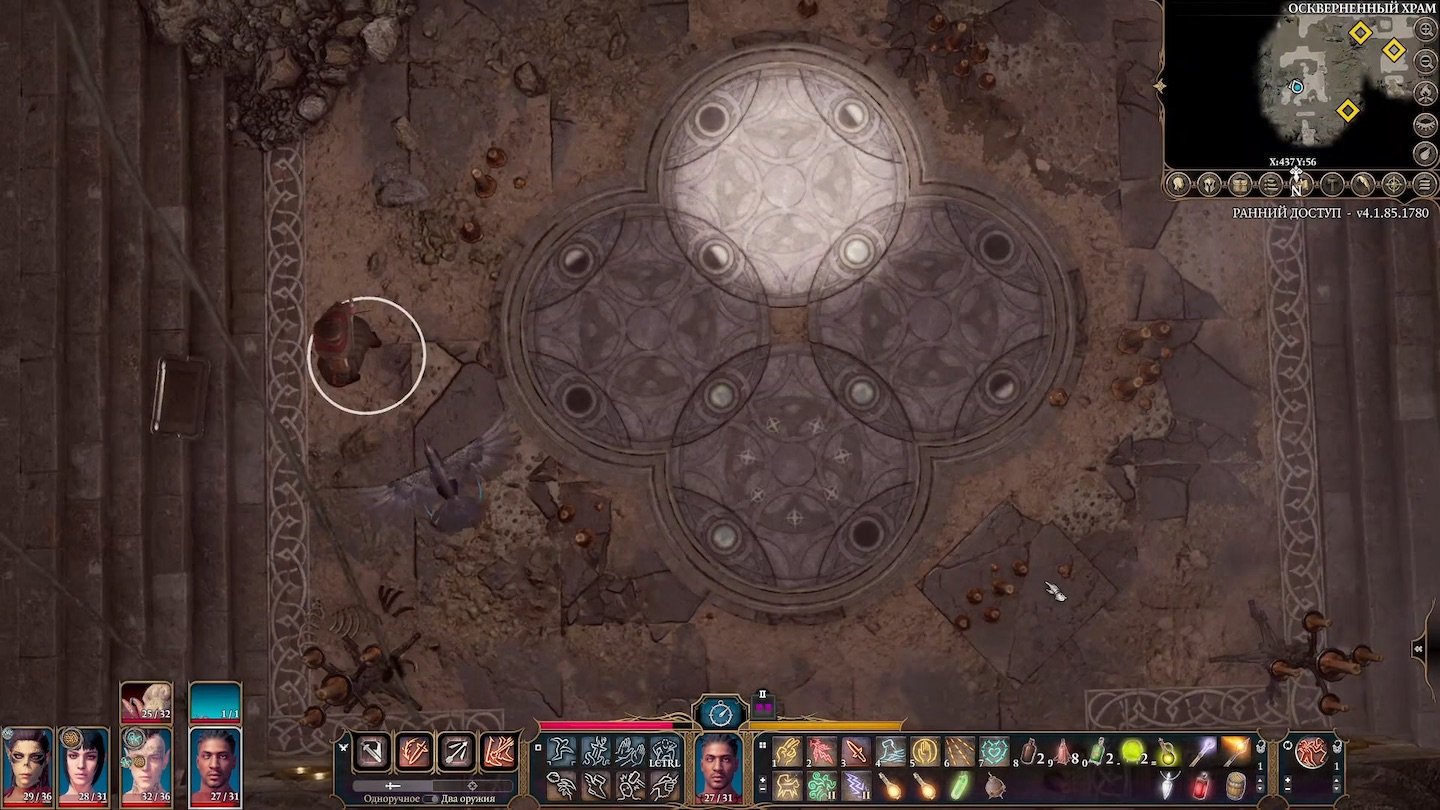Click the minimap zoom out magnifier button
Viewport: 1440px width, 810px height.
point(1423,62)
